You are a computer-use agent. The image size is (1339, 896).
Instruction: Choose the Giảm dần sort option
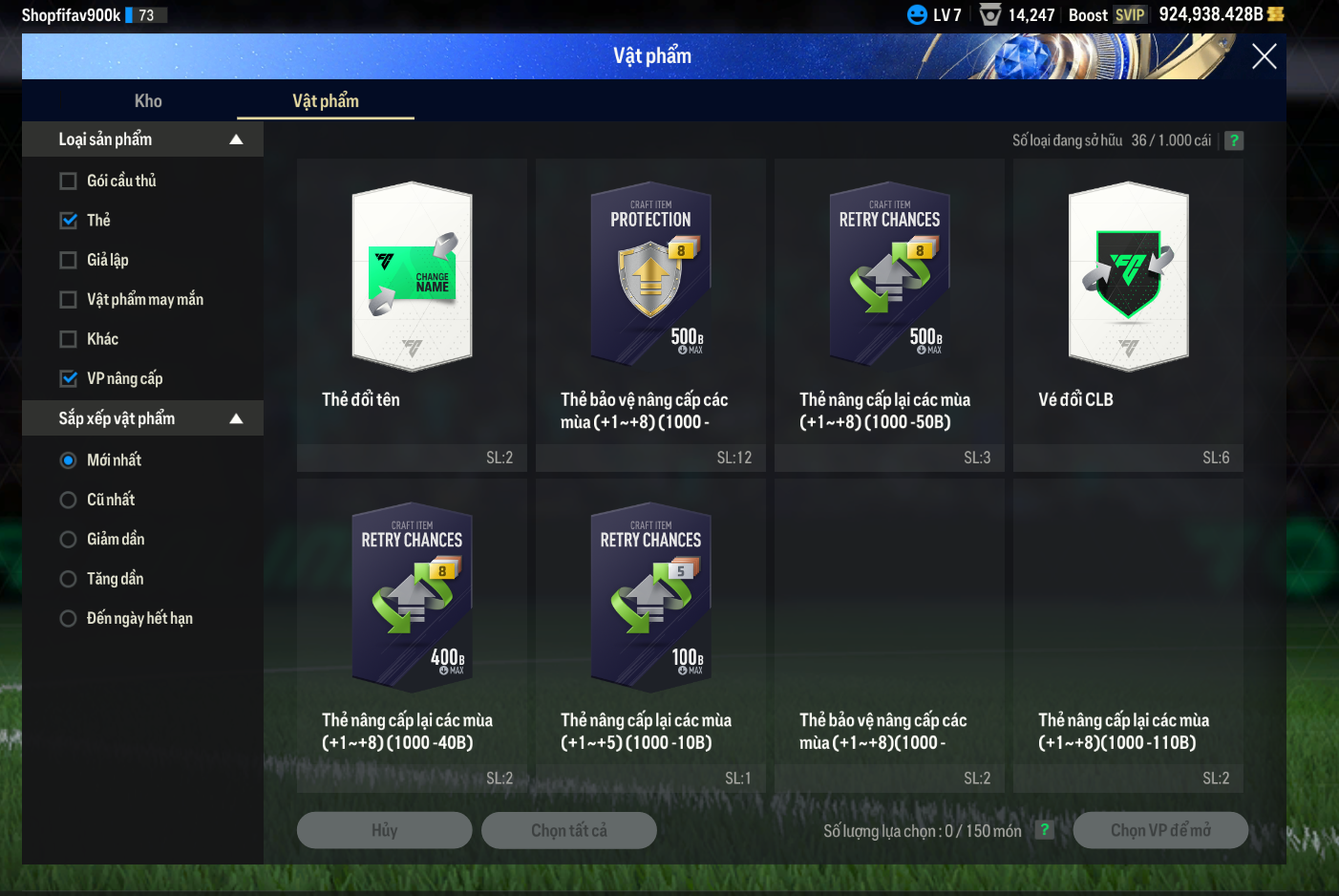tap(69, 540)
